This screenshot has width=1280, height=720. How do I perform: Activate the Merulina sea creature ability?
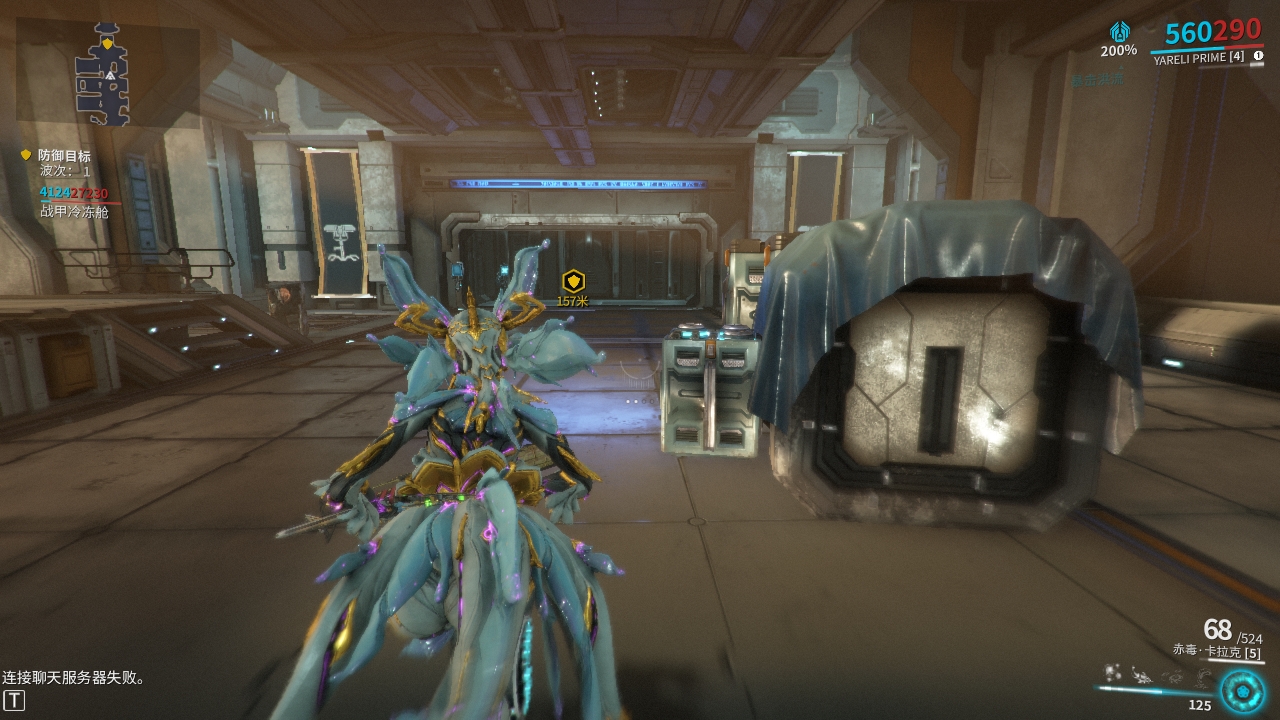click(1140, 675)
